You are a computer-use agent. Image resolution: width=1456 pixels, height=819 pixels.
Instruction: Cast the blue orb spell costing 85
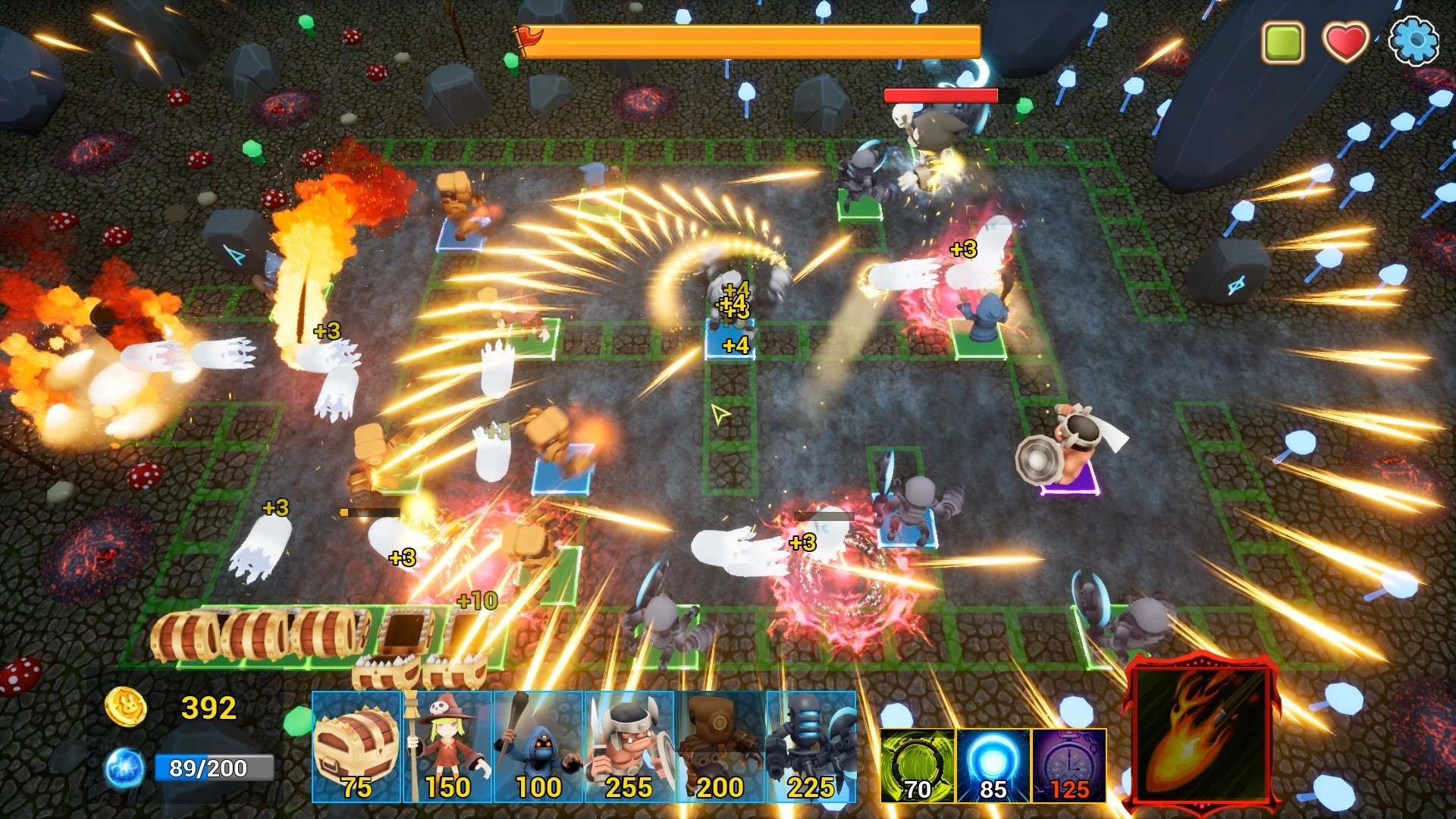[993, 766]
